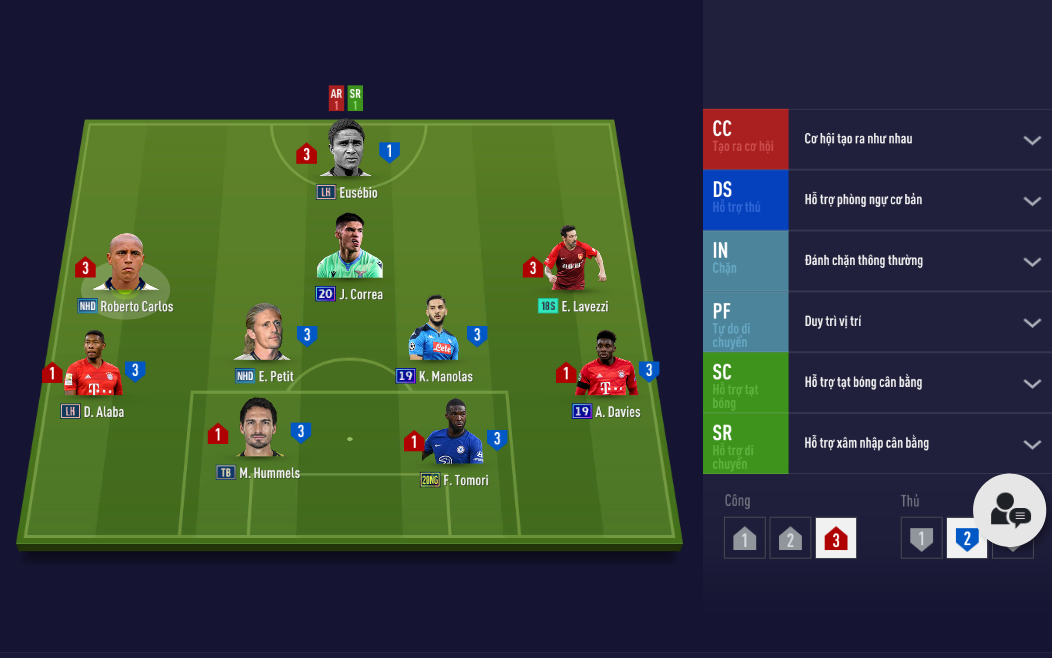Set attack level to 1
The width and height of the screenshot is (1052, 658).
(744, 538)
